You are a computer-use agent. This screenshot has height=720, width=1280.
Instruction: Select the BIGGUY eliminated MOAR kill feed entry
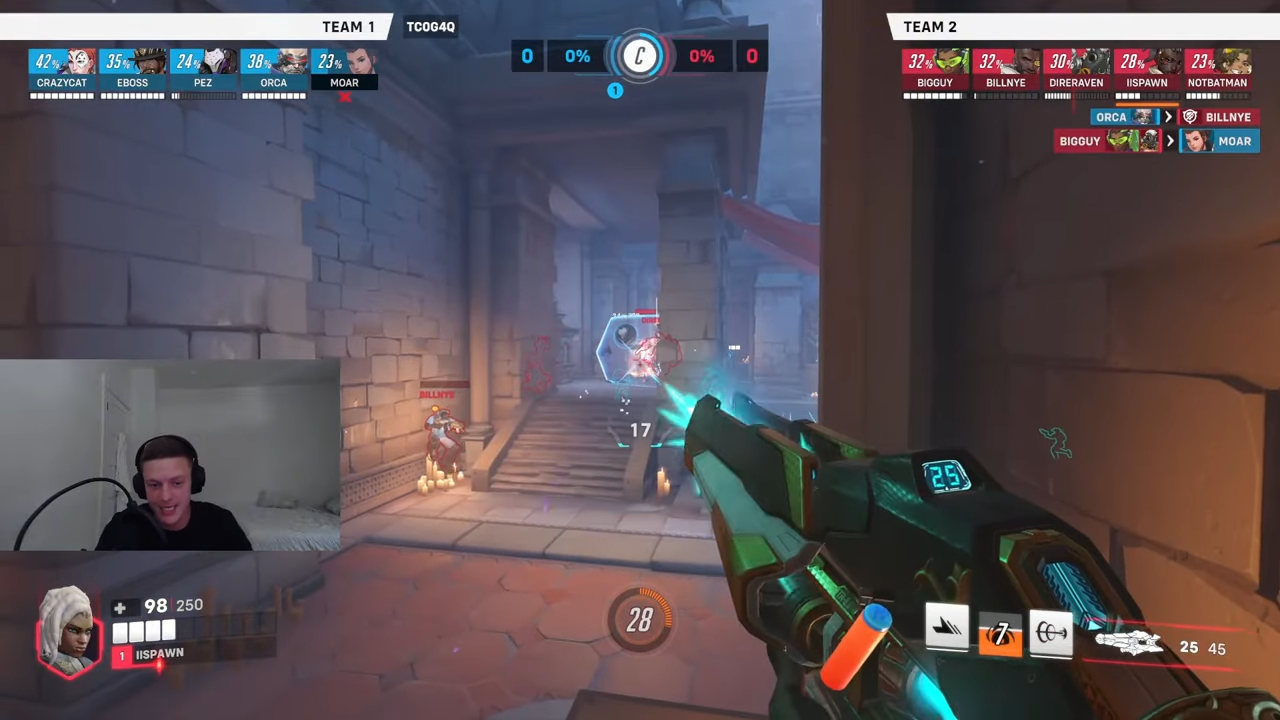point(1157,141)
